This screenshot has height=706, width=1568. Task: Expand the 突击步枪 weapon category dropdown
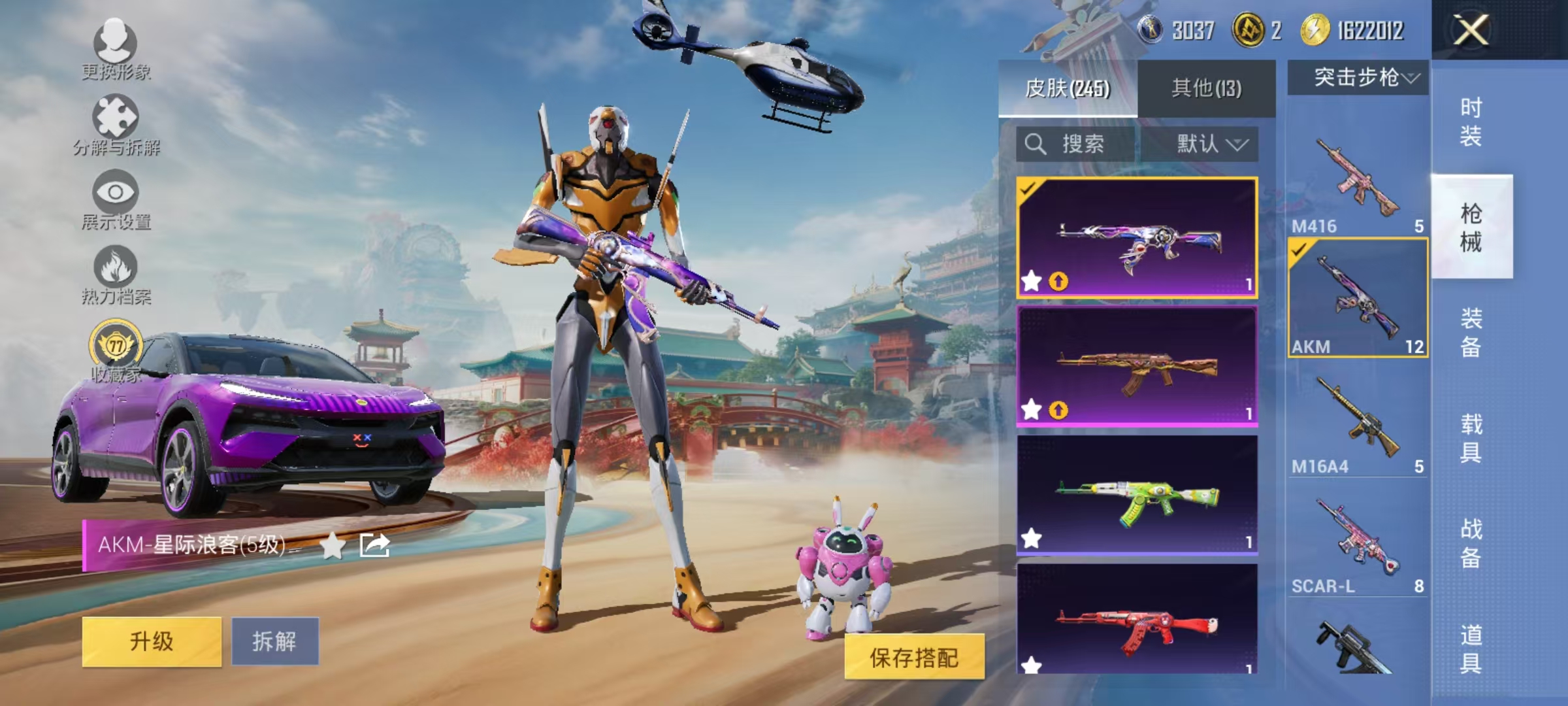pyautogui.click(x=1360, y=75)
